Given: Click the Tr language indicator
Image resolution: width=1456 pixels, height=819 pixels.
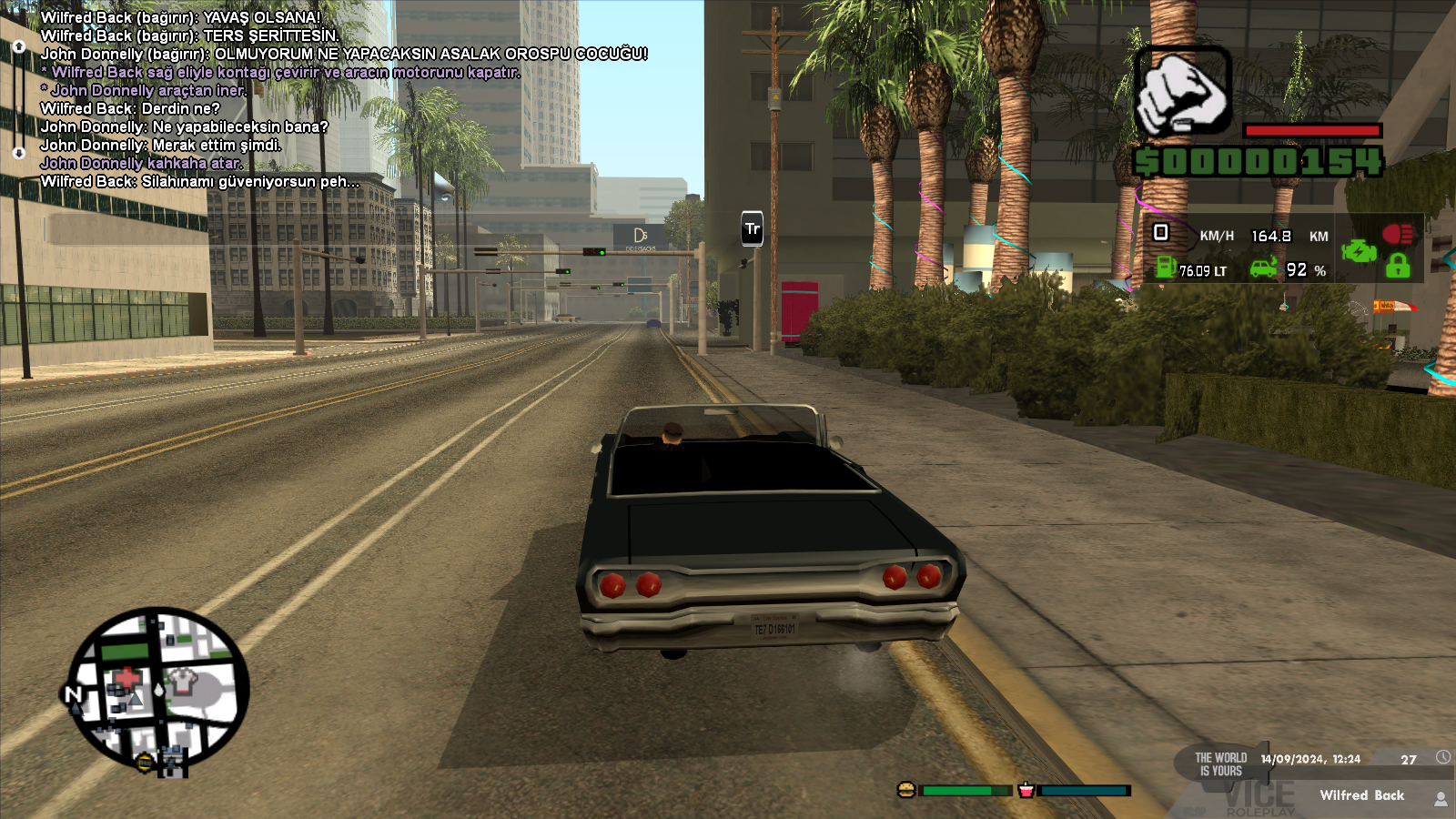Looking at the screenshot, I should pos(753,229).
